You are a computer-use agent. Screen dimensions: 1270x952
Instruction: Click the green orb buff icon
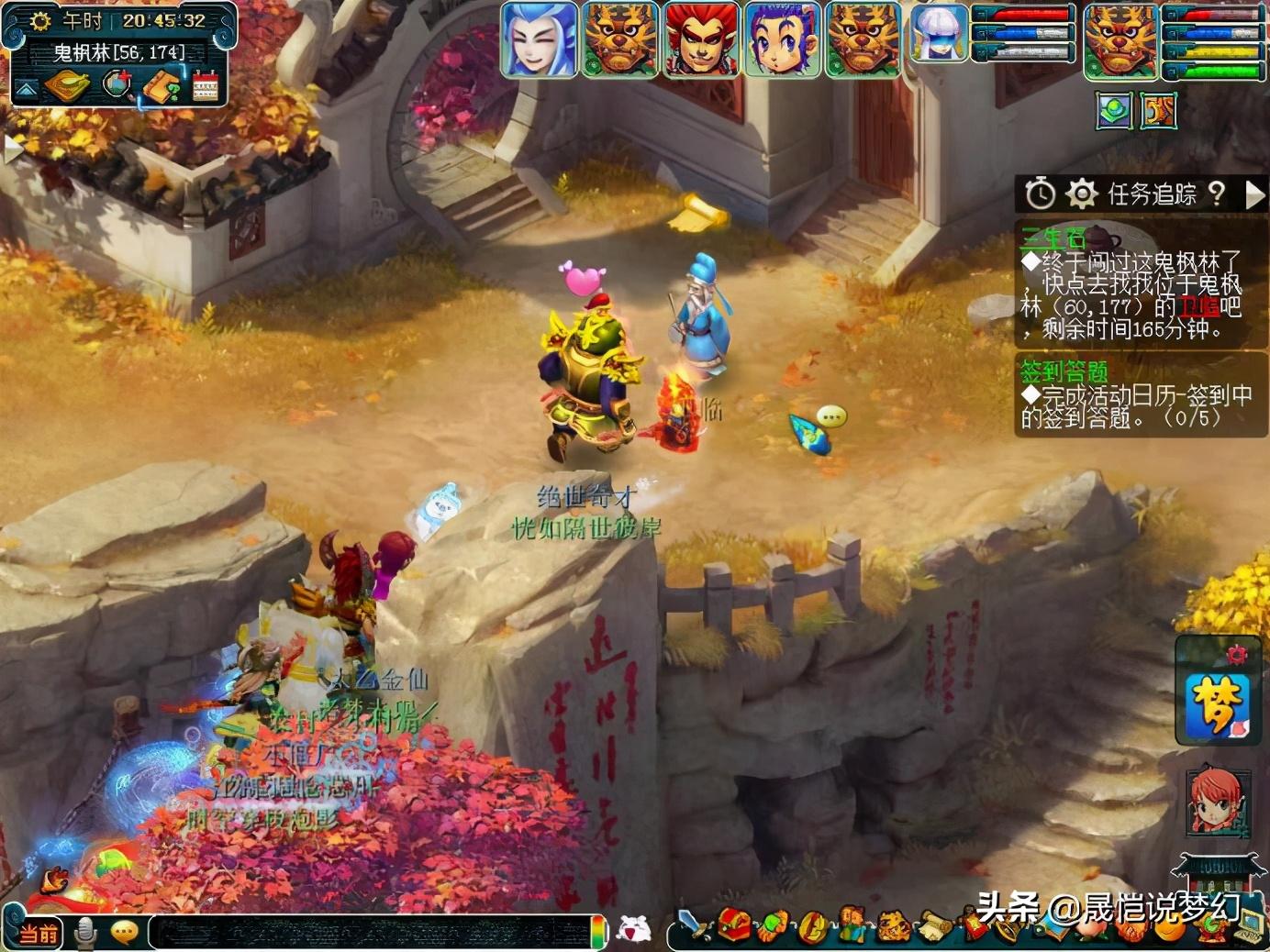coord(1114,112)
